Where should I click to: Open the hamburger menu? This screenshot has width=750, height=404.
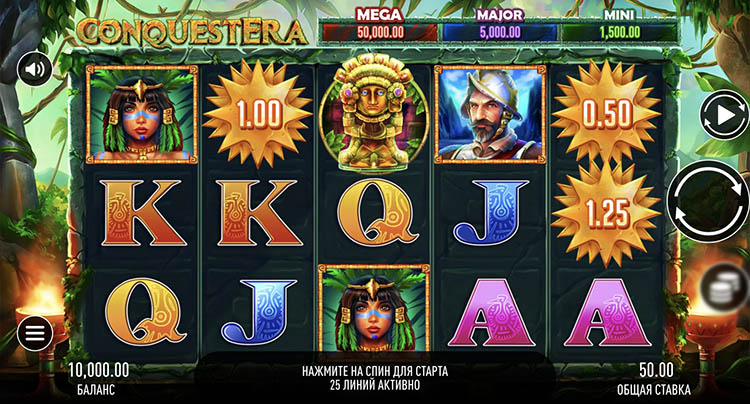34,332
